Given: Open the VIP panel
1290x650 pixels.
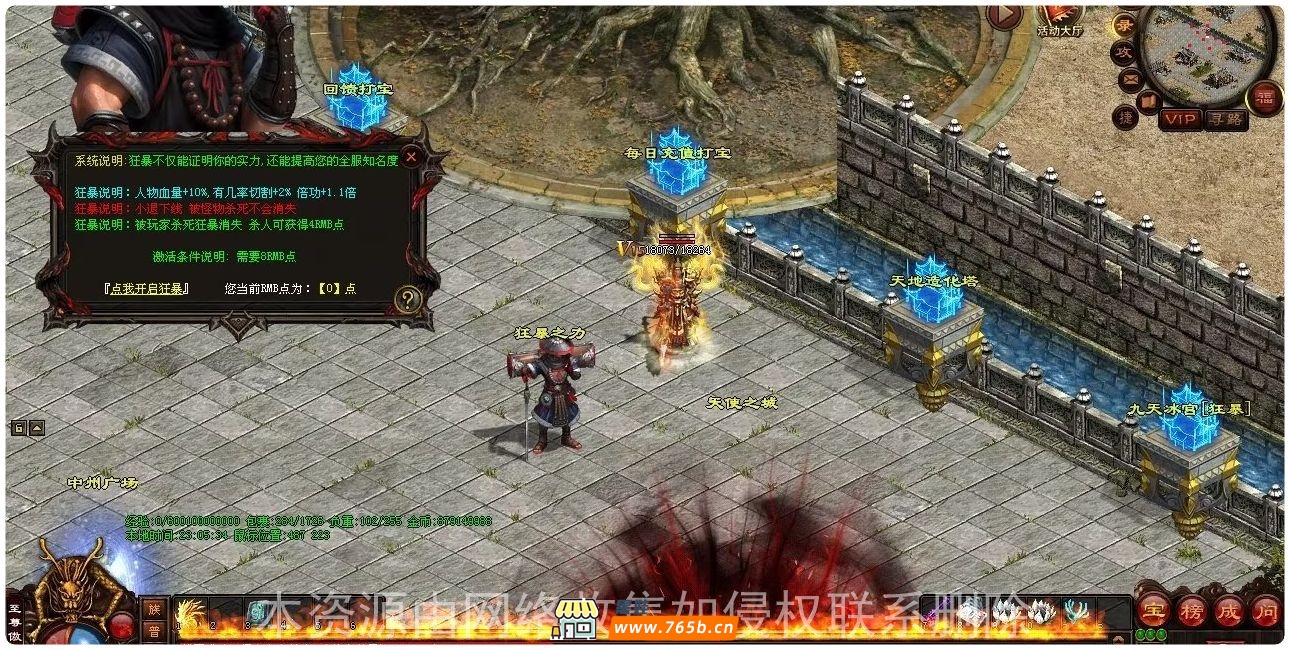Looking at the screenshot, I should (1179, 119).
